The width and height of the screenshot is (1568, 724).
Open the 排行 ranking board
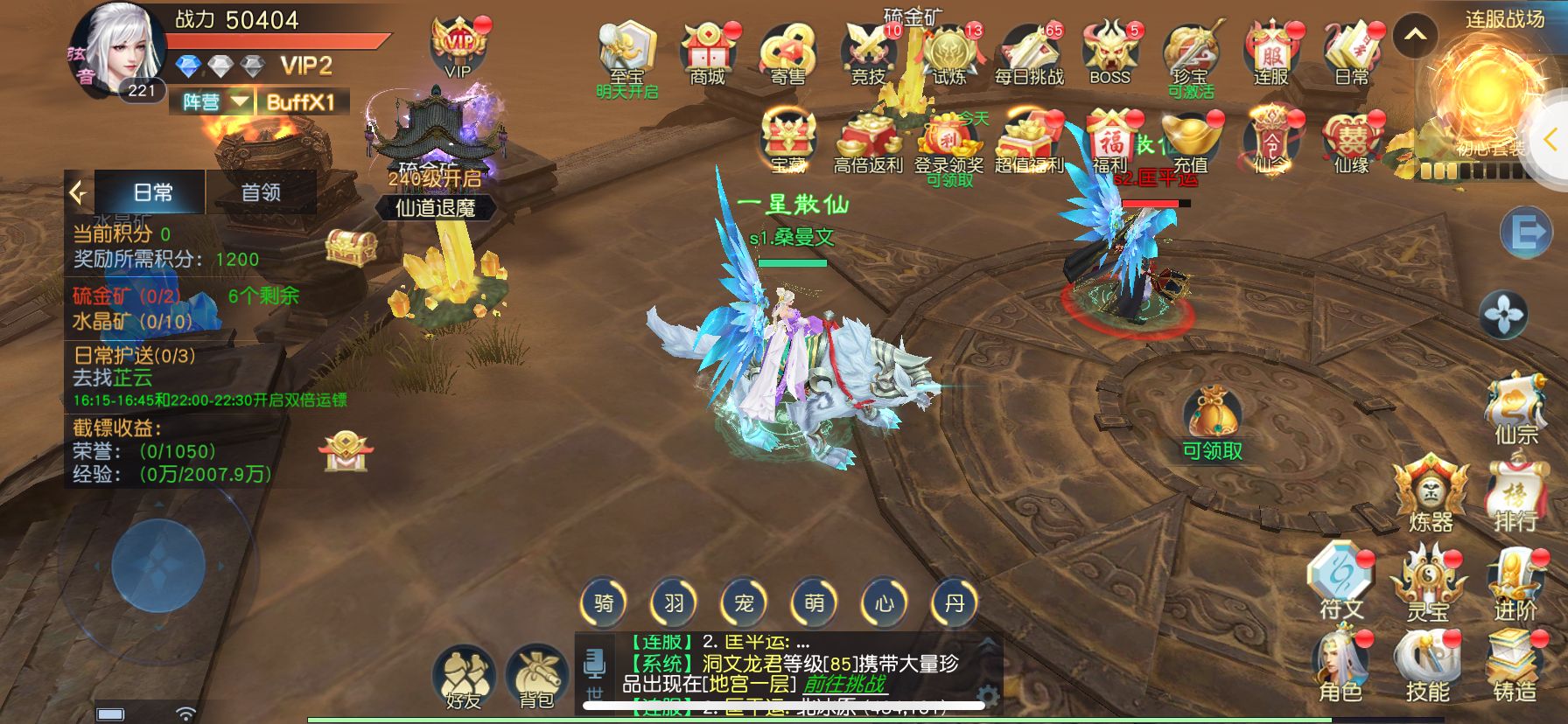tap(1515, 498)
